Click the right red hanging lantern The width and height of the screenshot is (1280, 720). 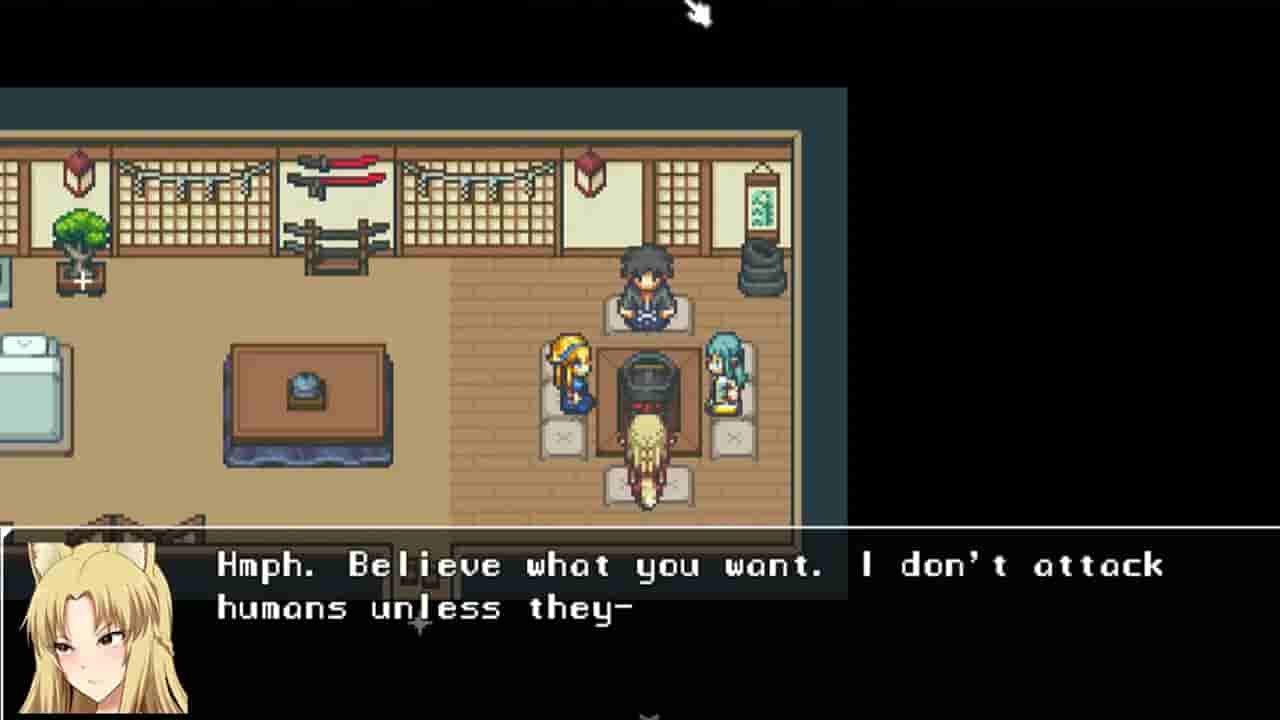590,172
